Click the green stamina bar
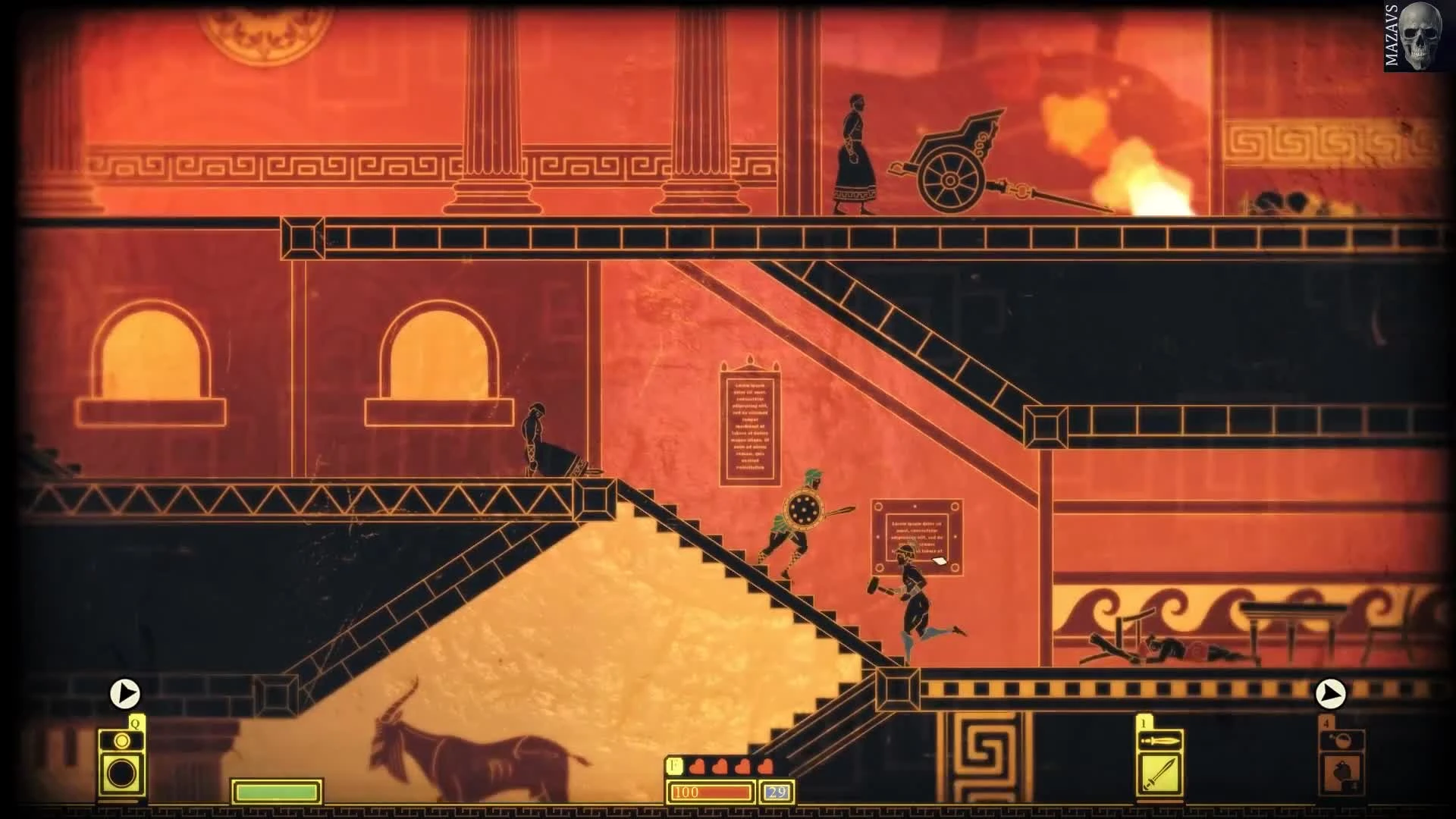Viewport: 1456px width, 819px height. pos(276,789)
